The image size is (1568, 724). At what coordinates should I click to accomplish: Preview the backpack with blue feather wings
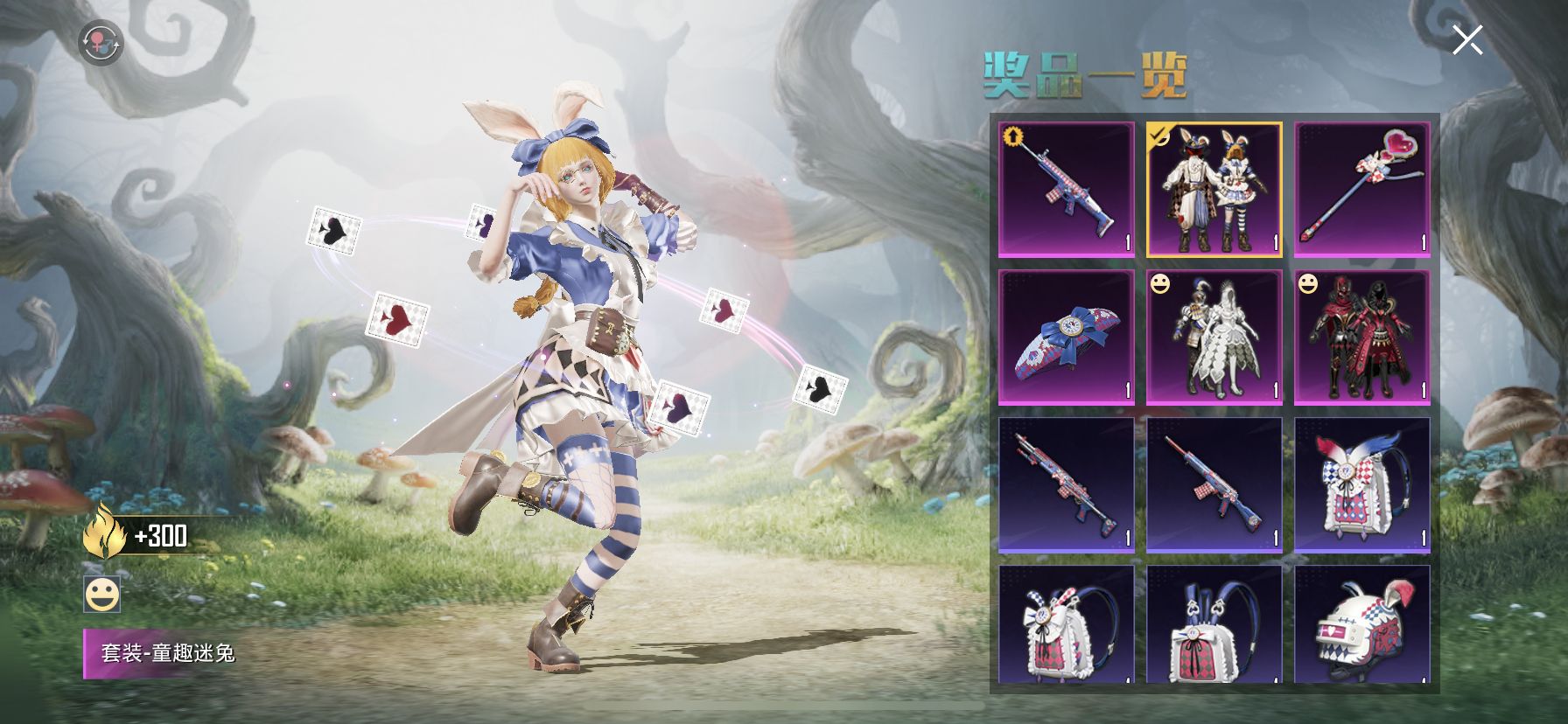(1361, 485)
